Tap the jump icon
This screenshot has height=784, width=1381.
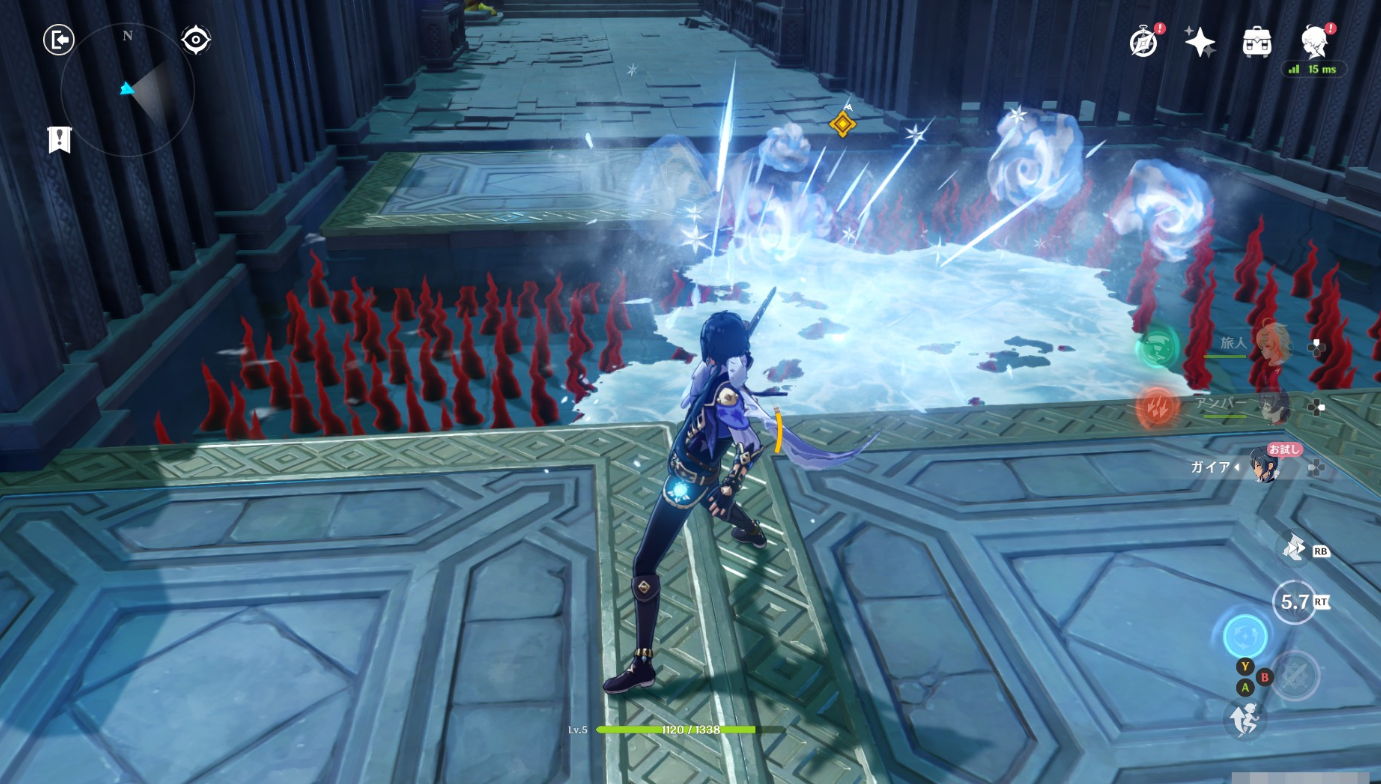pyautogui.click(x=1244, y=718)
